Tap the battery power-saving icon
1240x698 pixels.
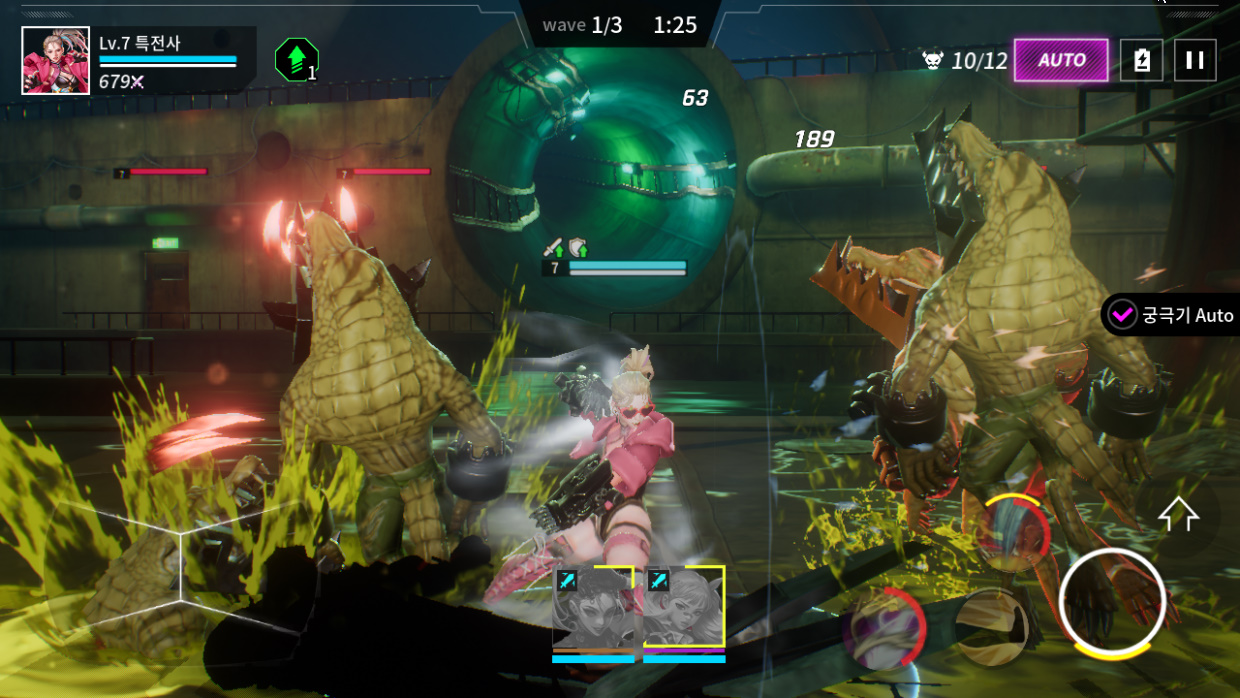pyautogui.click(x=1141, y=60)
